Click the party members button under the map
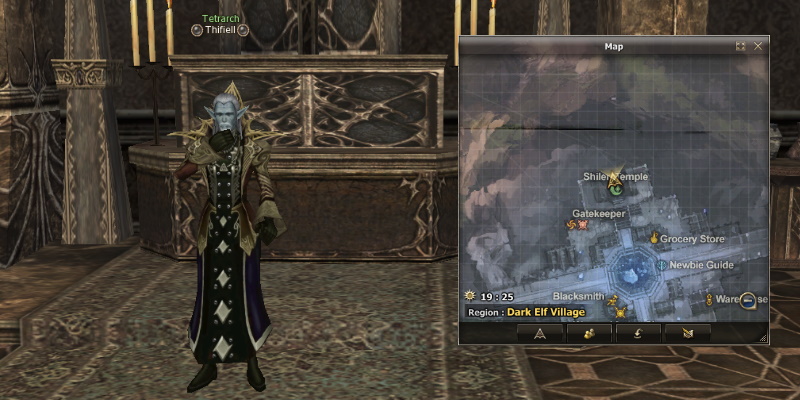The height and width of the screenshot is (400, 800). point(588,333)
